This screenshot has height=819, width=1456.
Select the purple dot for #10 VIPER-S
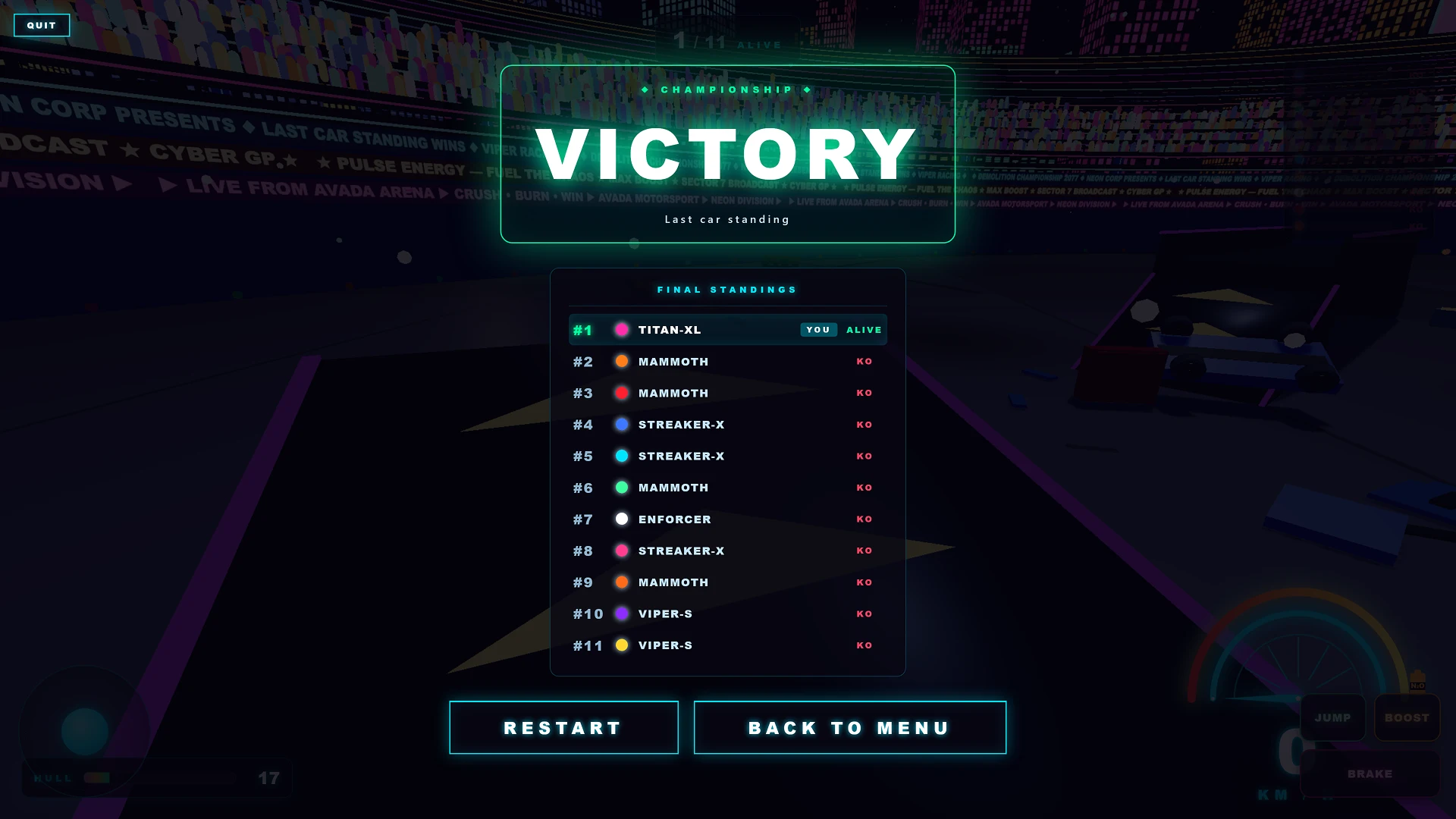621,614
